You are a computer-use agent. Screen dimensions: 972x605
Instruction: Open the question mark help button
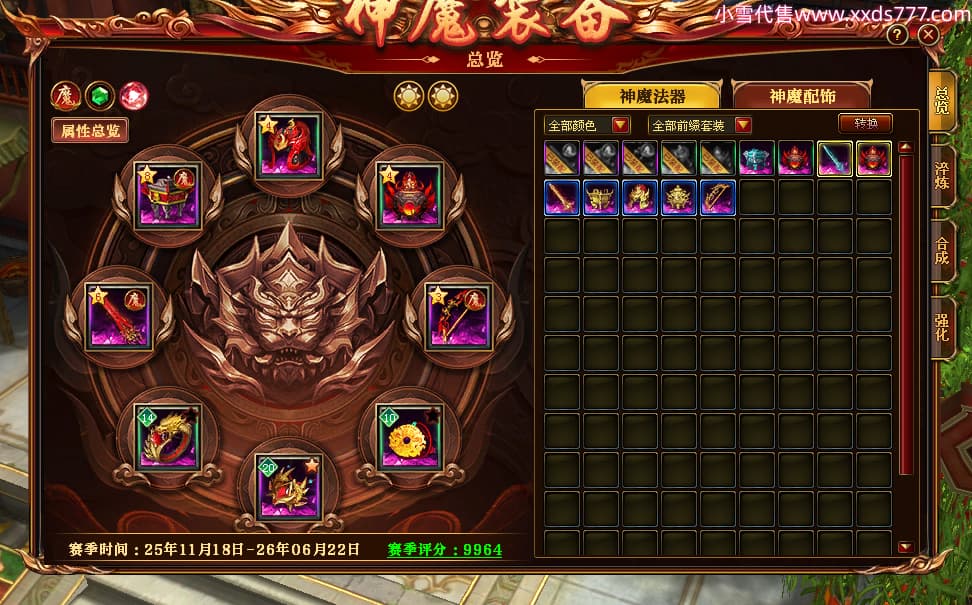pos(897,35)
